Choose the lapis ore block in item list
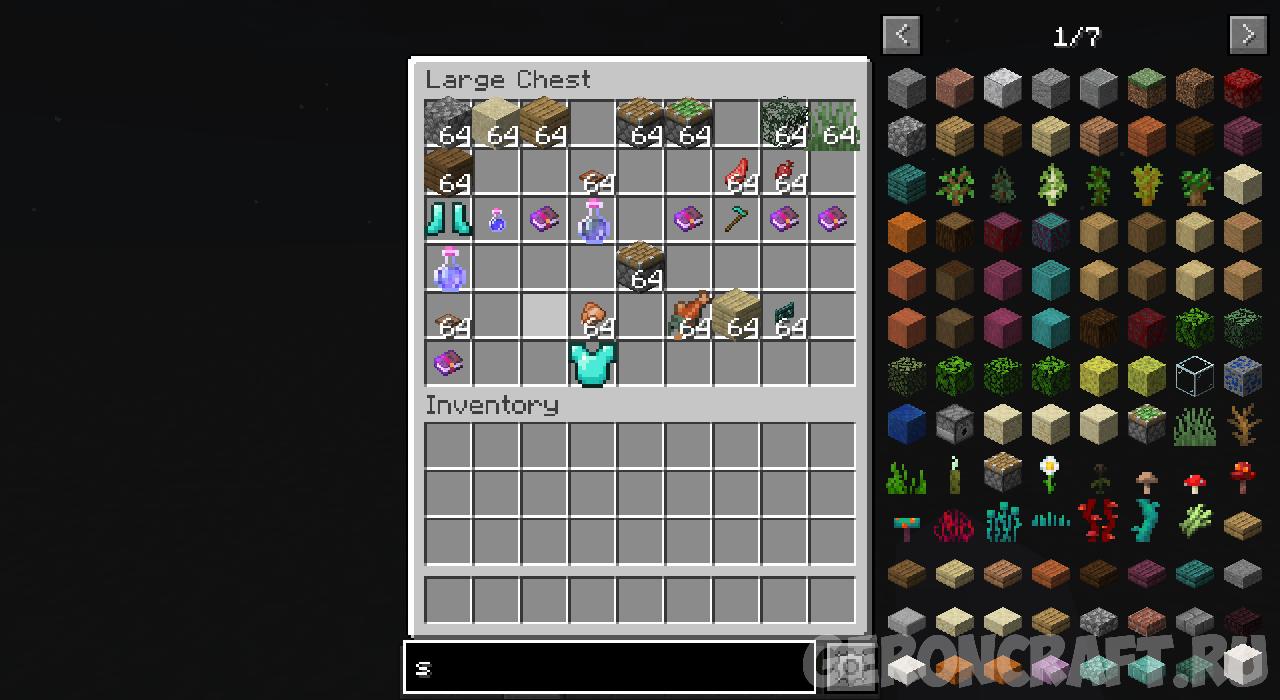The height and width of the screenshot is (700, 1280). point(1242,376)
